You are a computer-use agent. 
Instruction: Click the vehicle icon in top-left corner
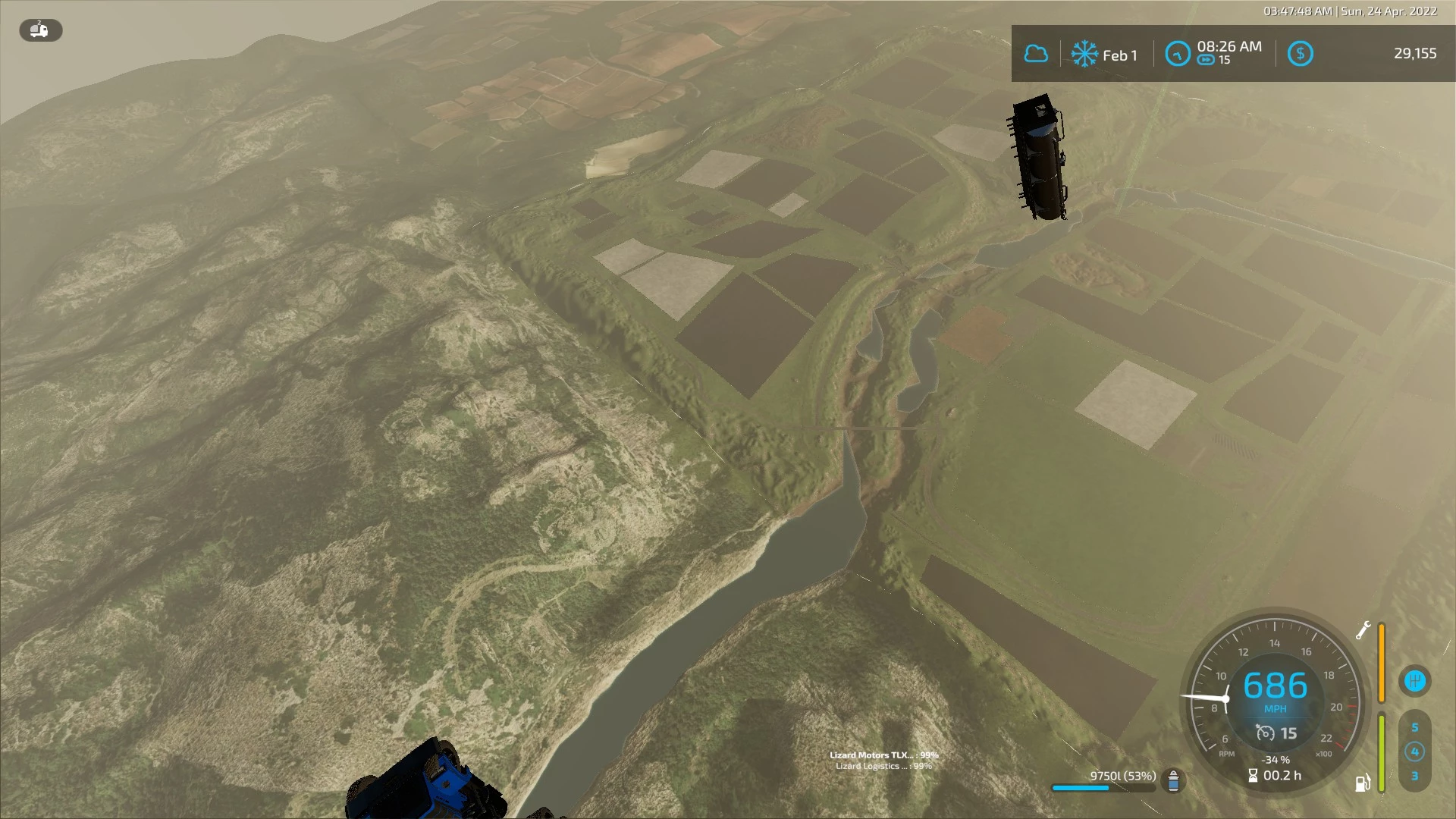point(40,30)
